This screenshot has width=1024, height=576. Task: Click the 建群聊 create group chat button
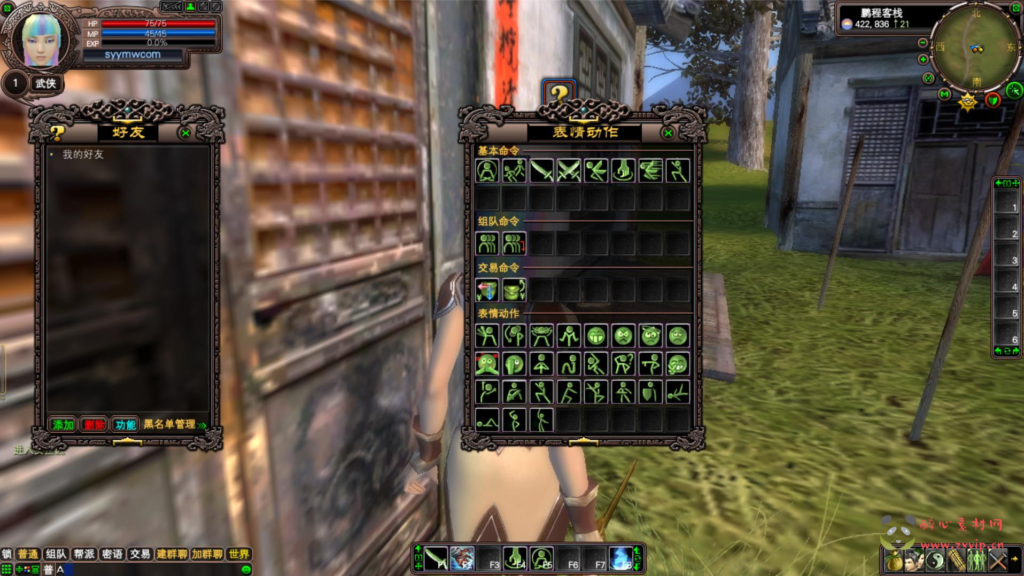point(172,554)
